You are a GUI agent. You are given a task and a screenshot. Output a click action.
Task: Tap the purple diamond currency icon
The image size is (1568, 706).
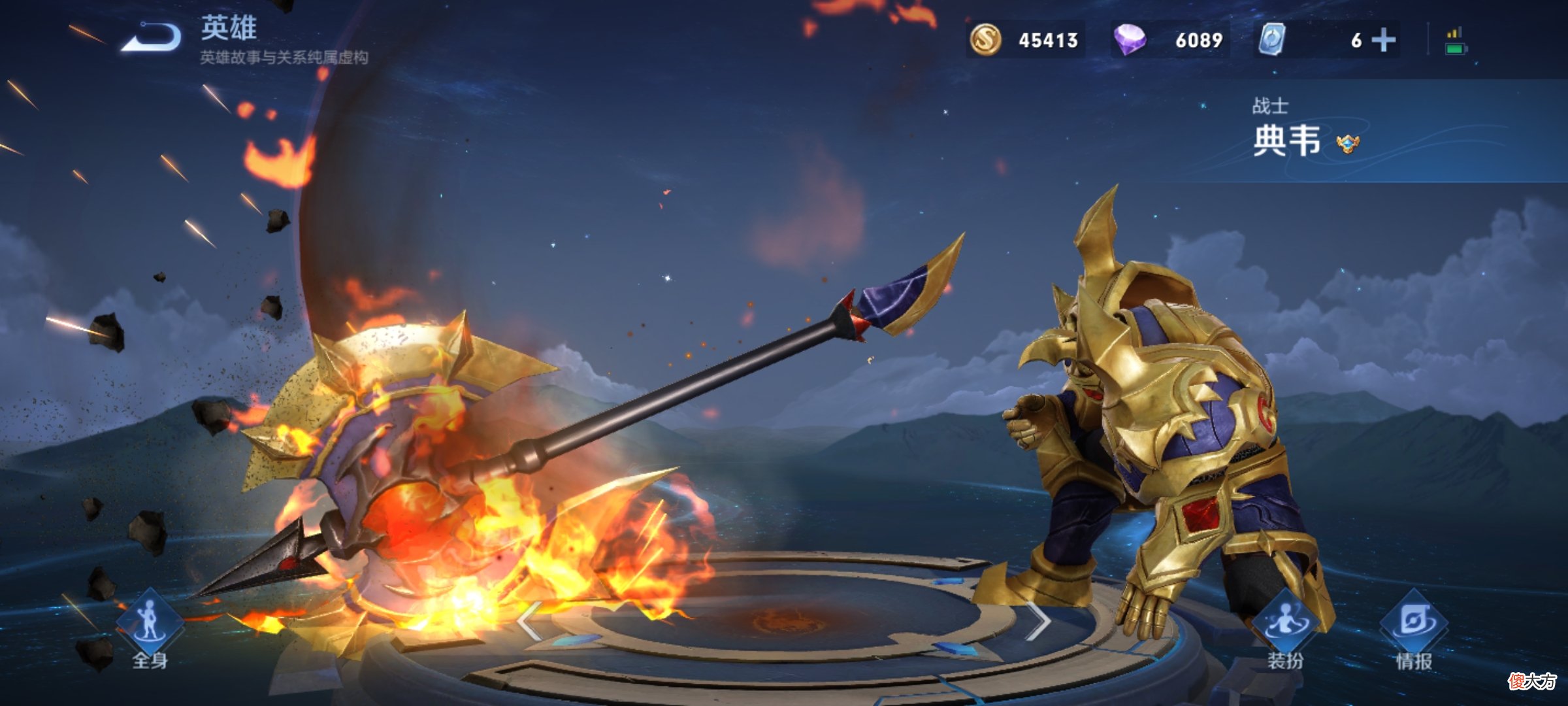click(x=1130, y=40)
